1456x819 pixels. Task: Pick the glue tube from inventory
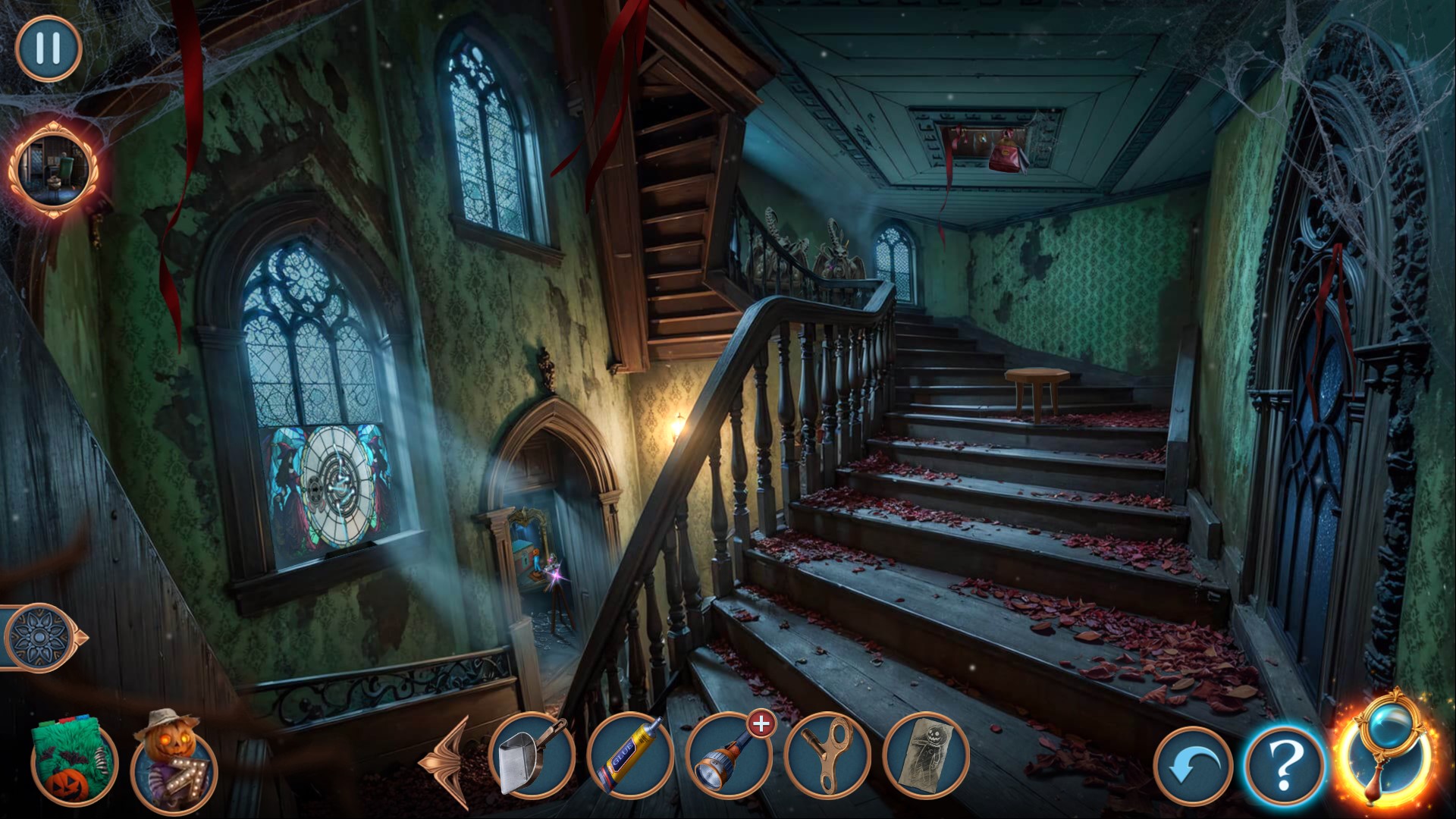(x=630, y=755)
